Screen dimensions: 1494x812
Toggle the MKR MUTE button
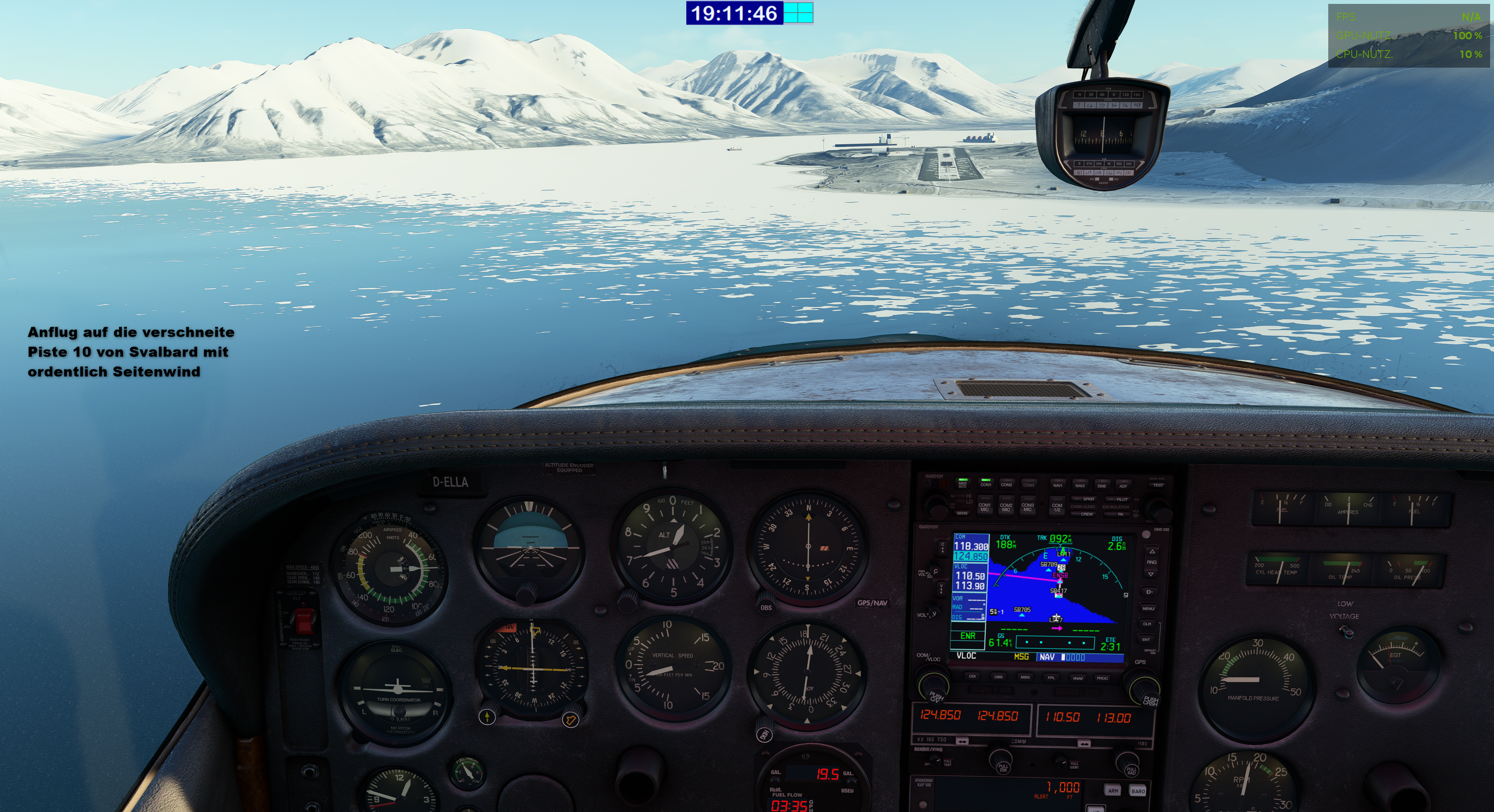tap(962, 483)
